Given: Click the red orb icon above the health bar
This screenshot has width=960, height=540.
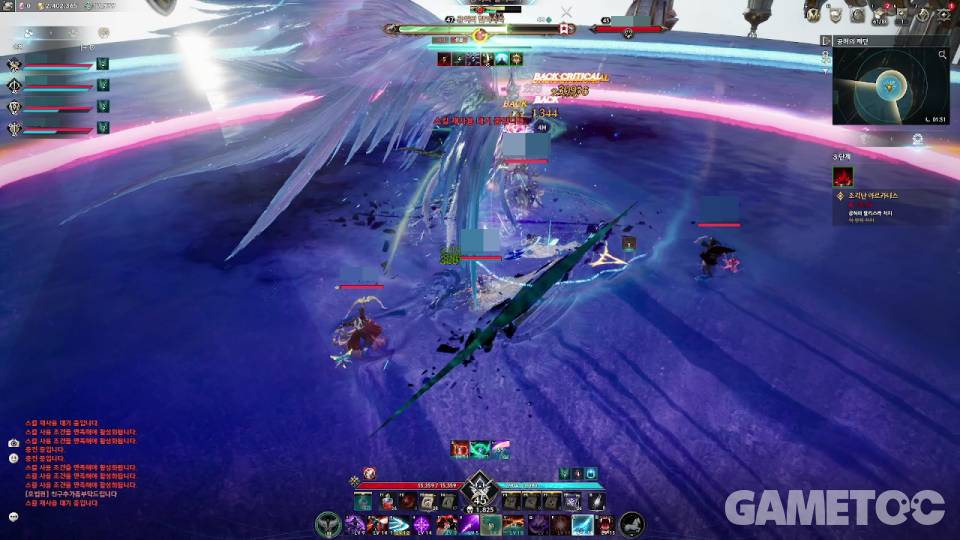Looking at the screenshot, I should coord(370,473).
